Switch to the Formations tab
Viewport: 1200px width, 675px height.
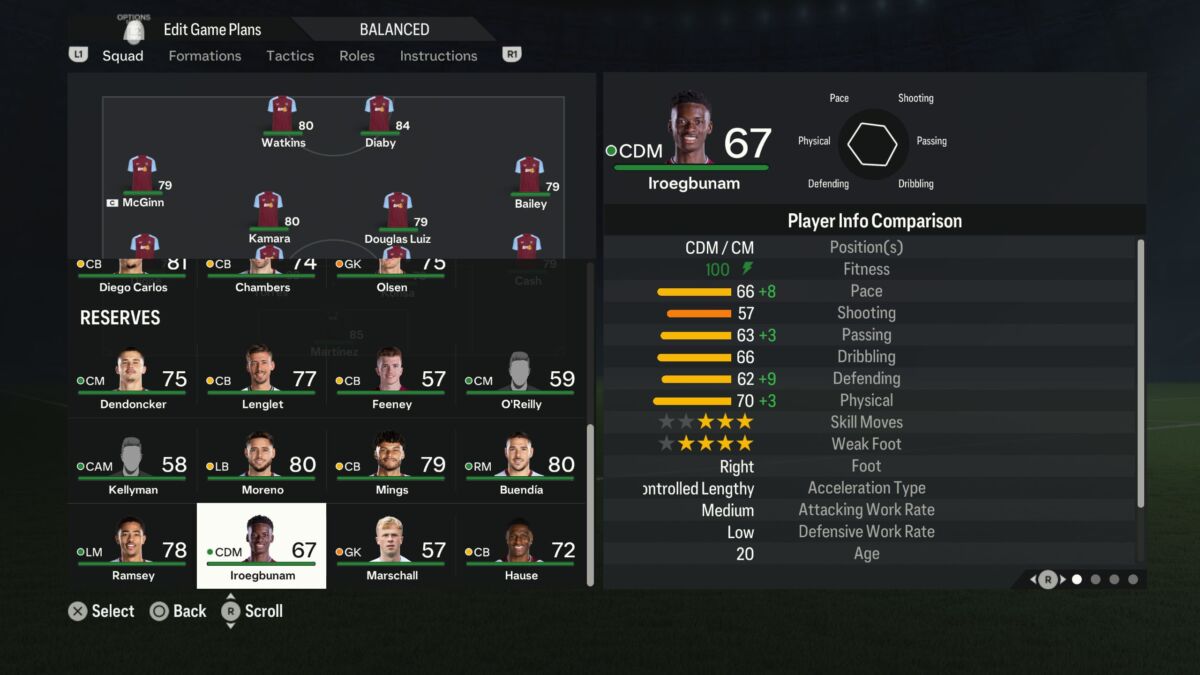pyautogui.click(x=204, y=56)
